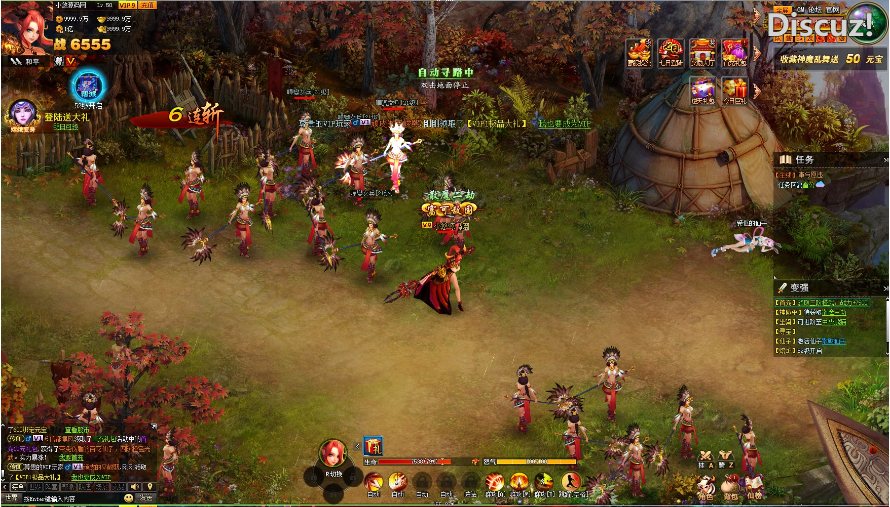This screenshot has height=507, width=890.
Task: Activate the first skill in the hotbar
Action: pyautogui.click(x=373, y=482)
